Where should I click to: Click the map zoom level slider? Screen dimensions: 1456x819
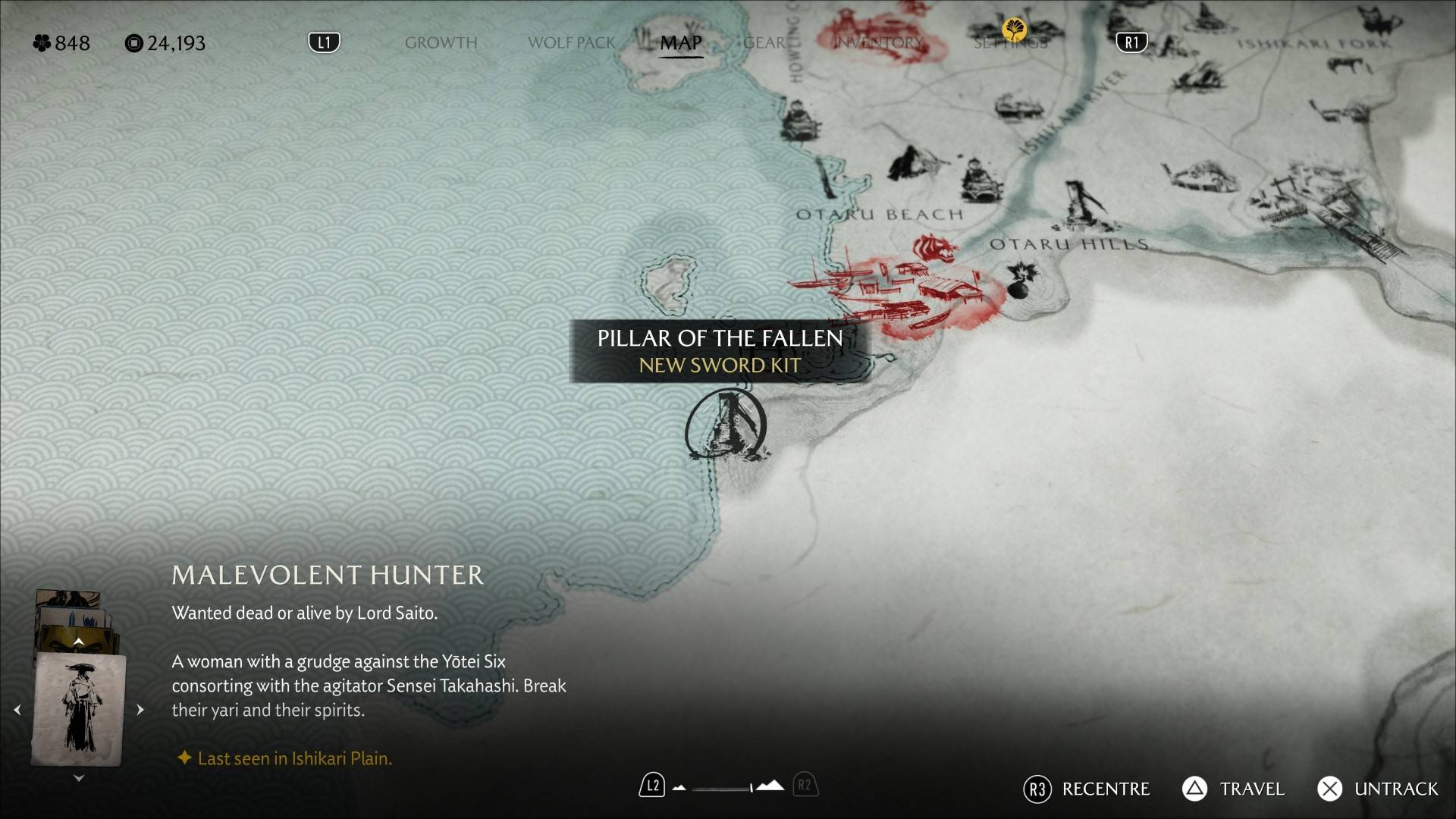pos(722,788)
